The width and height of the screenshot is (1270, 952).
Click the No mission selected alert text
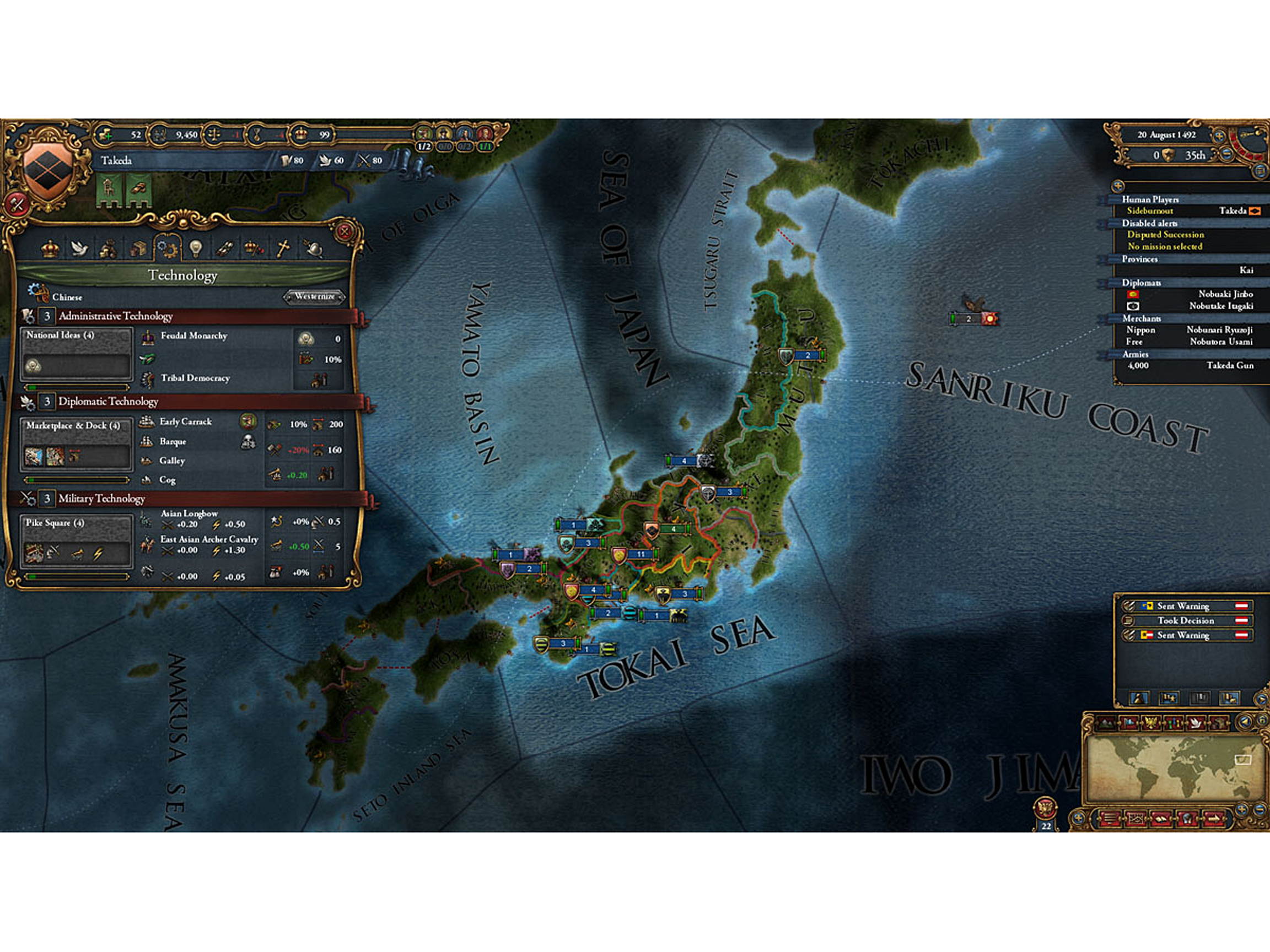[x=1165, y=246]
